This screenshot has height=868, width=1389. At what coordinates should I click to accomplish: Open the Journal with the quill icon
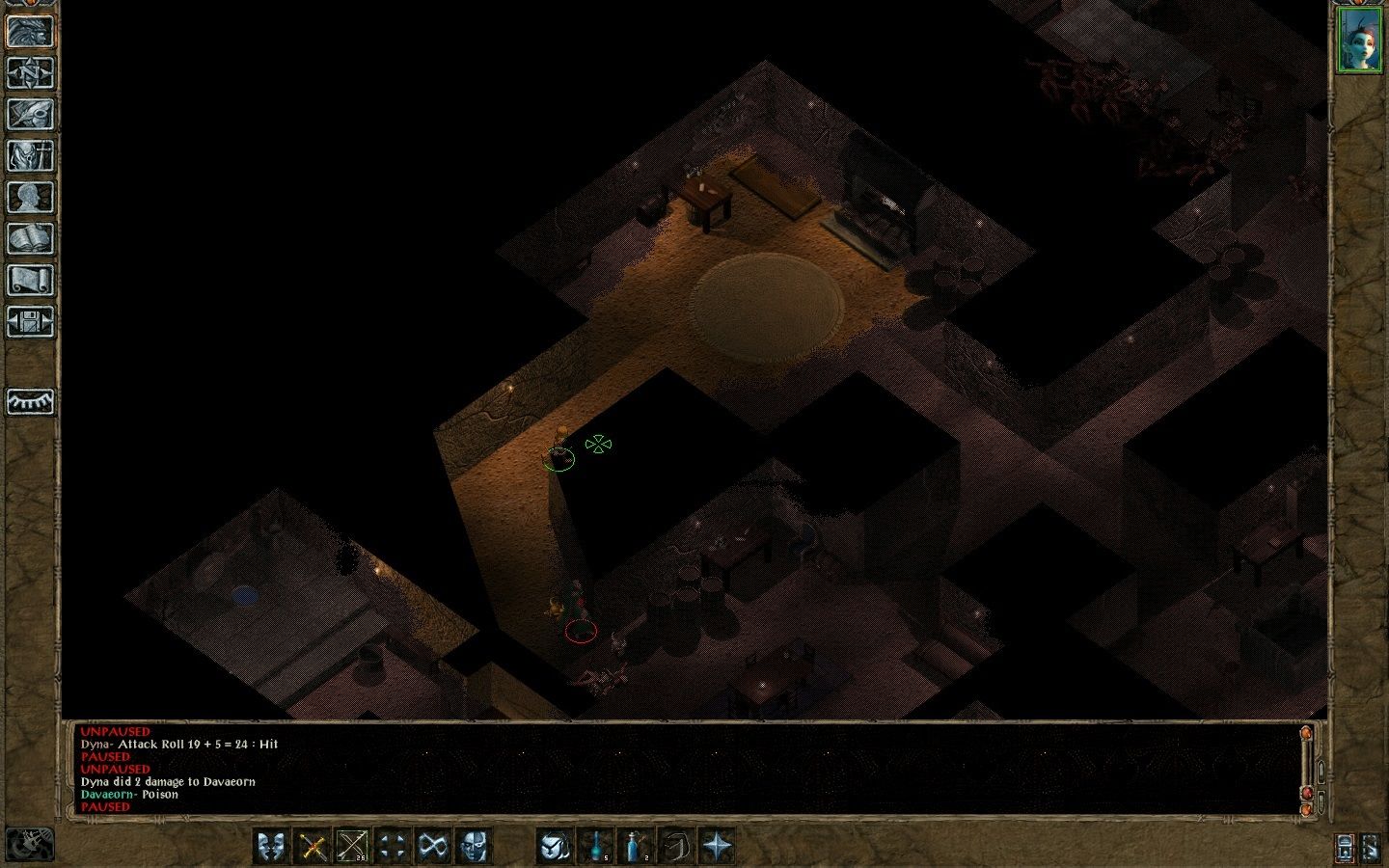pos(32,114)
